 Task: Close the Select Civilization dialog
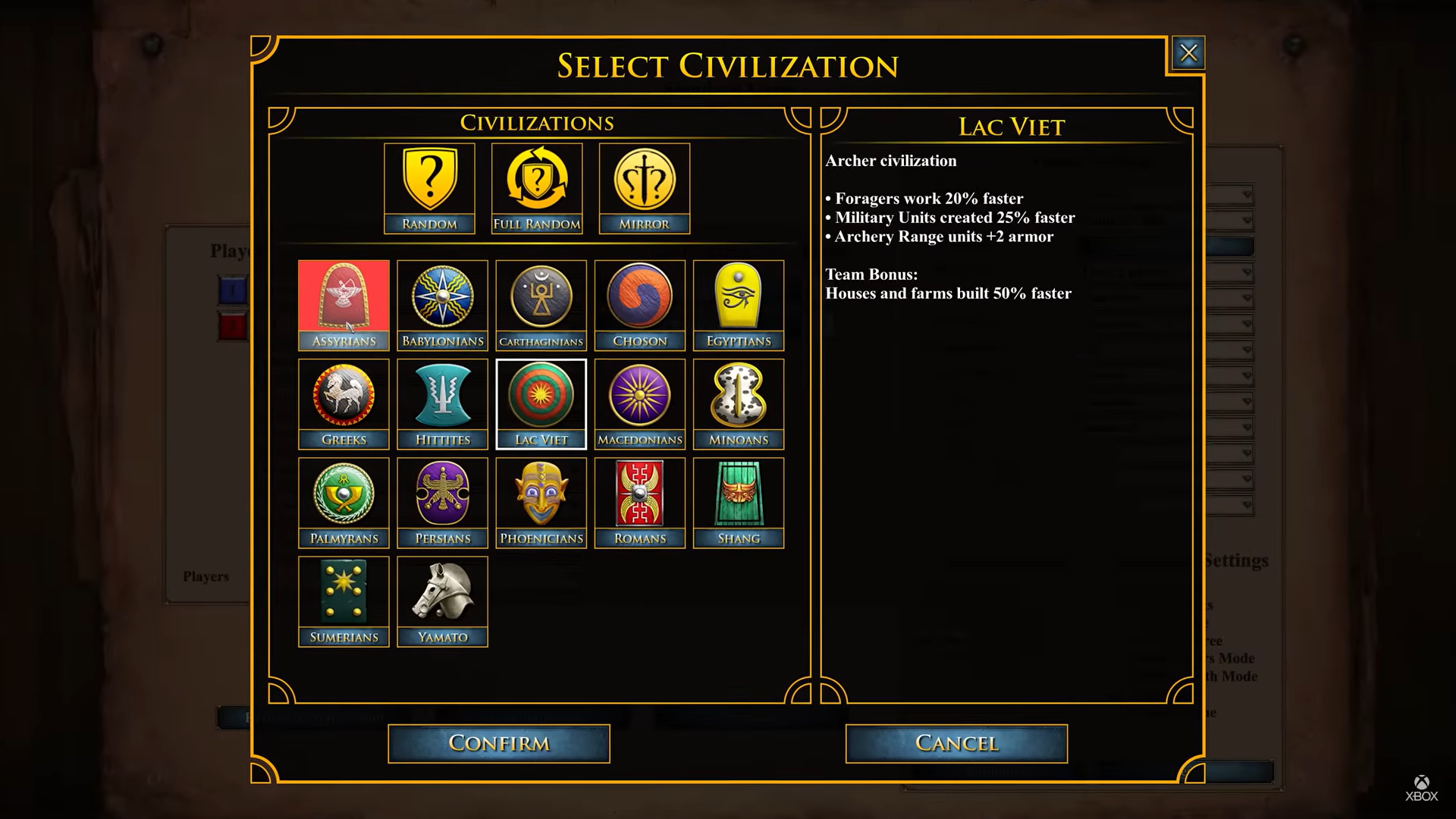pos(1188,53)
